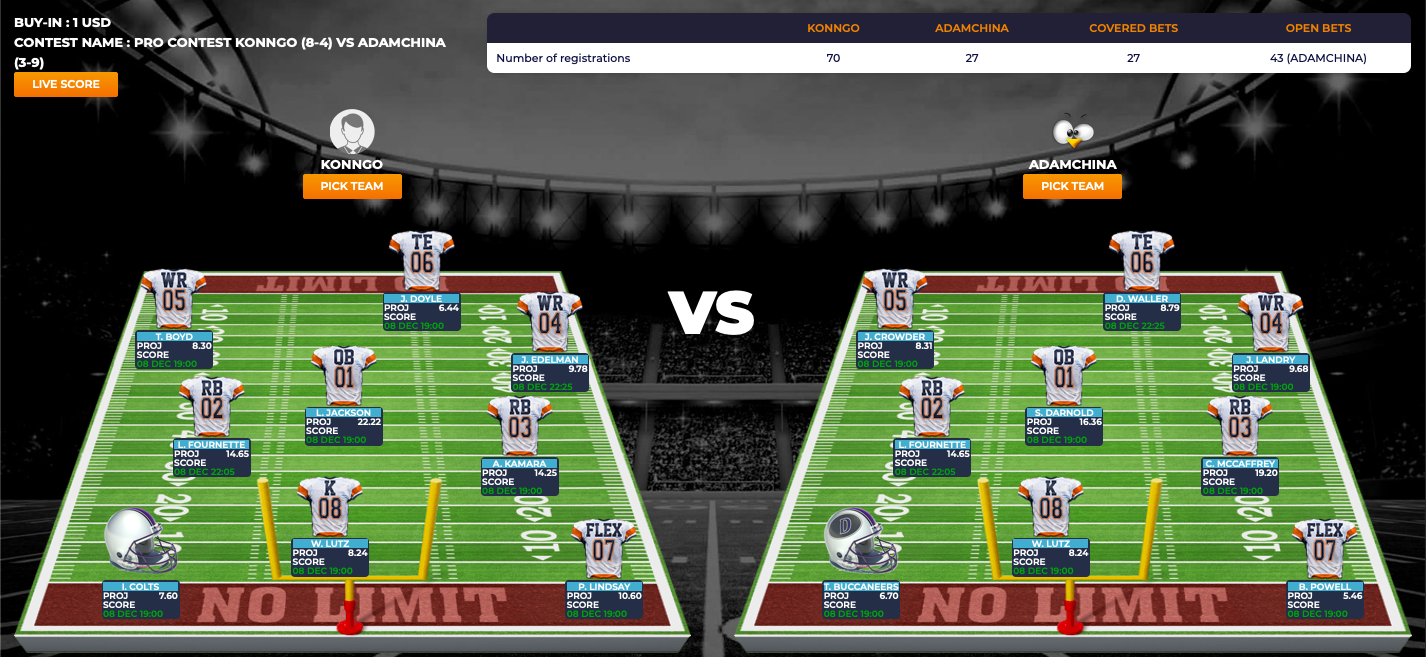Select quarterback L. Jackson's player card

(x=343, y=425)
